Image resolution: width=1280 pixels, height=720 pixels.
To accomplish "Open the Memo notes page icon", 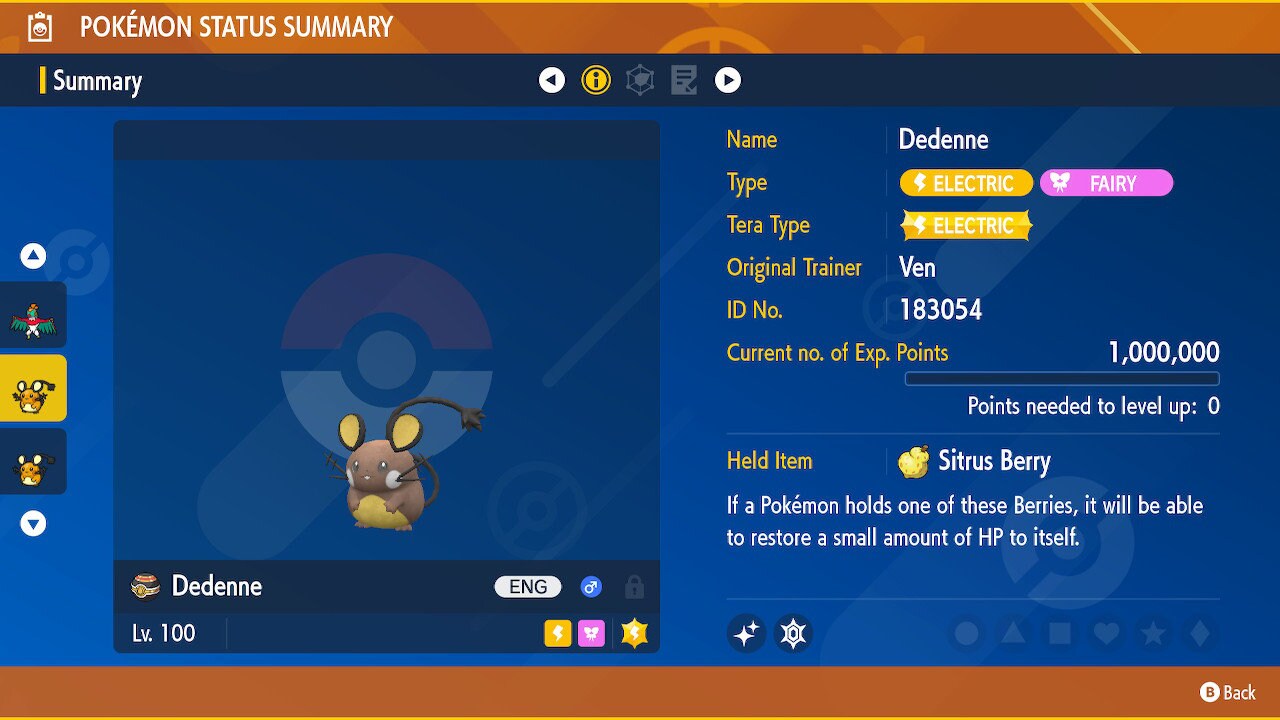I will point(684,80).
